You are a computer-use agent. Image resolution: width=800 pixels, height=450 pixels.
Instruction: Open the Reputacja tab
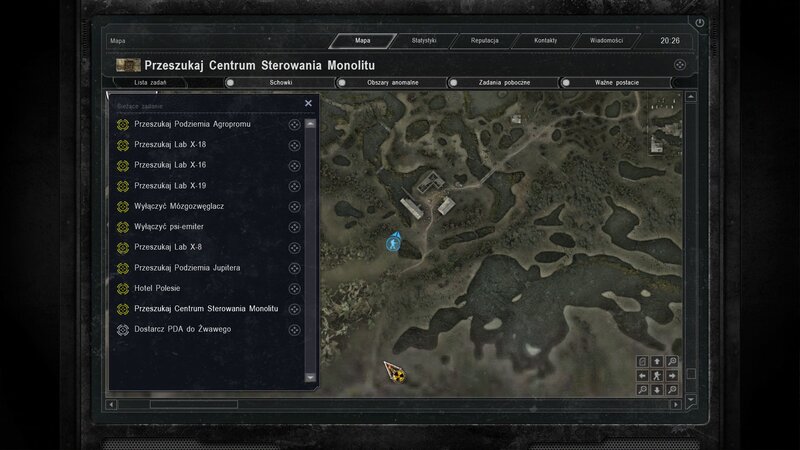tap(488, 41)
